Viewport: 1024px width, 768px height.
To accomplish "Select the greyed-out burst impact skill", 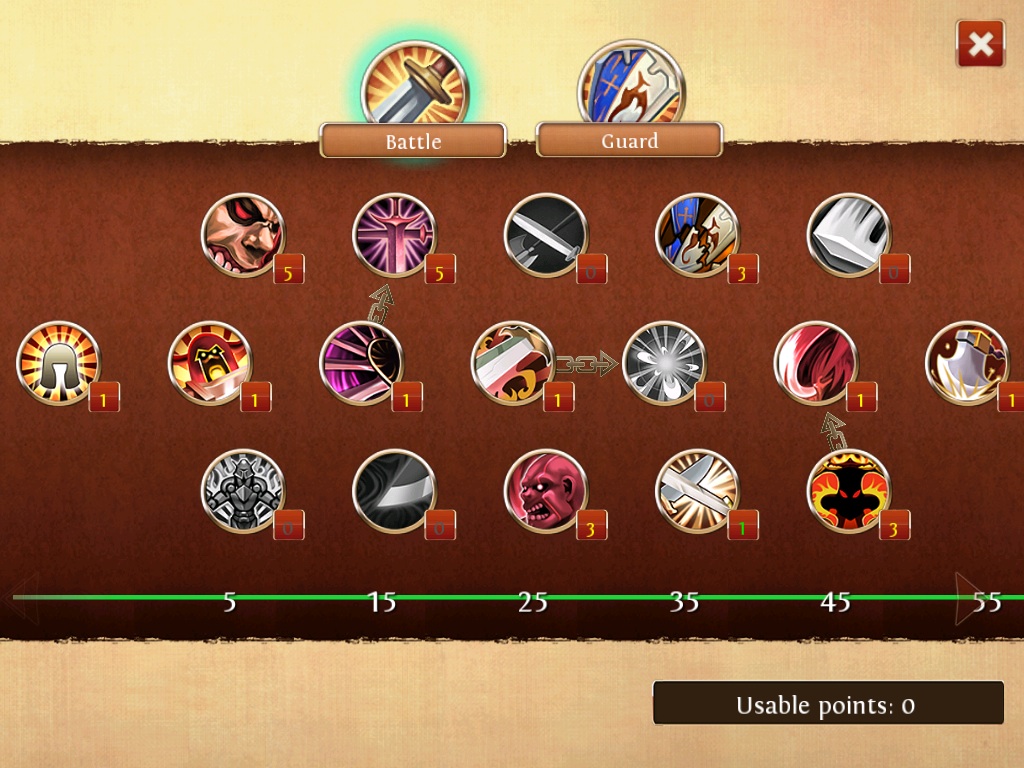I will pyautogui.click(x=664, y=363).
